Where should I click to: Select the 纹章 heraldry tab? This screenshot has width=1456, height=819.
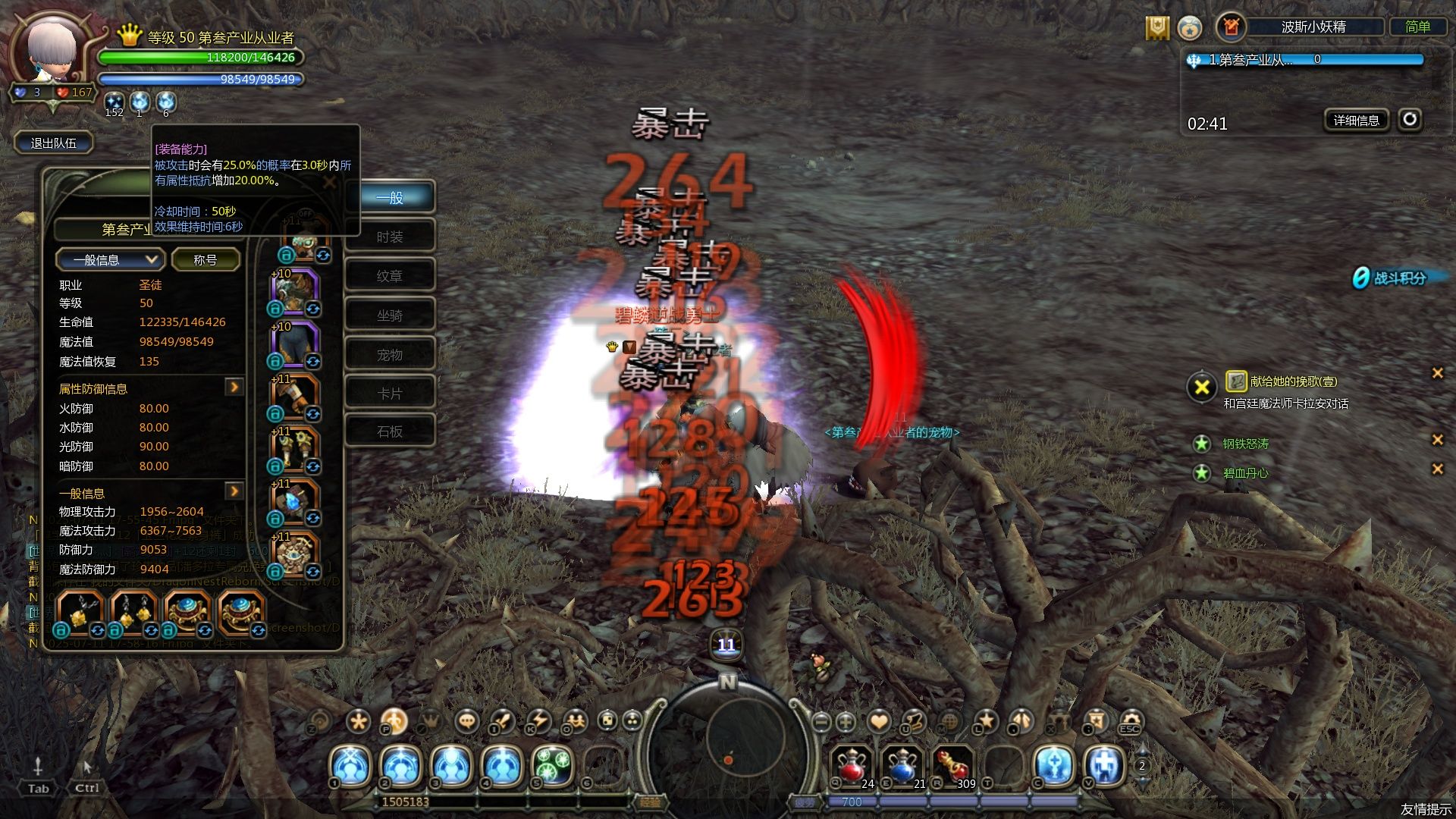coord(390,276)
